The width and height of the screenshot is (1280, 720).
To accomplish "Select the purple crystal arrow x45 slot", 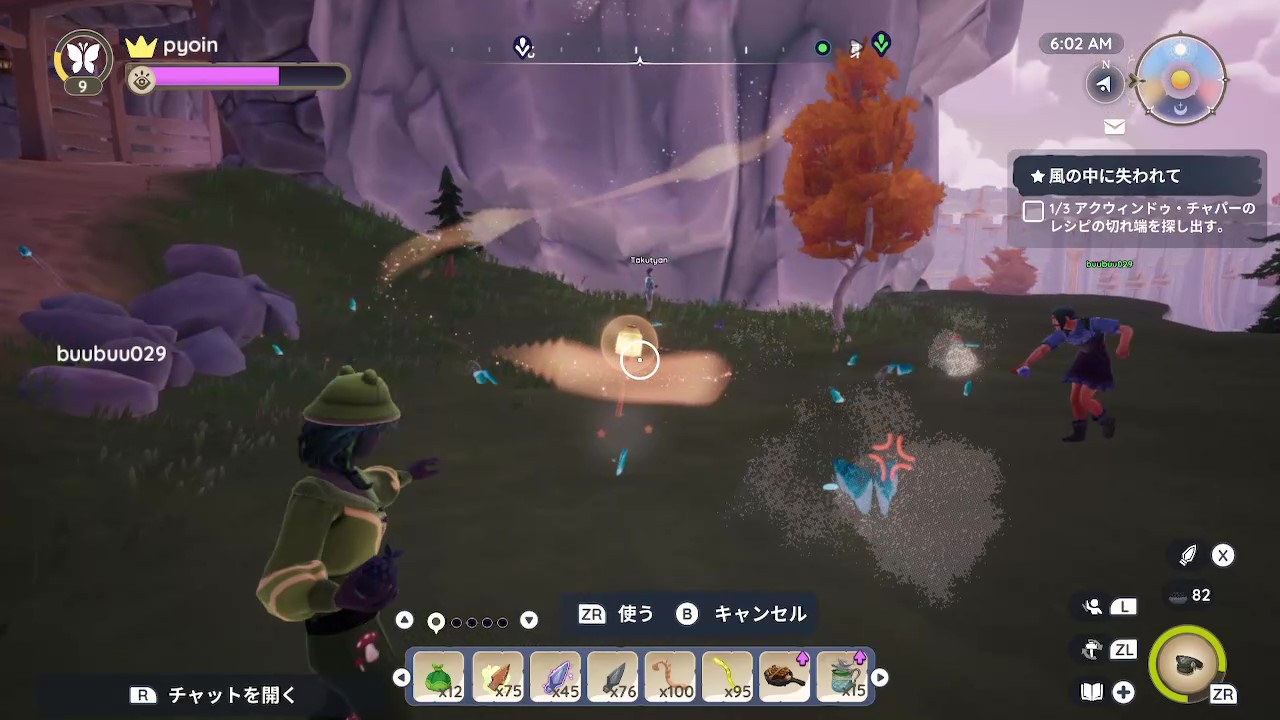I will pyautogui.click(x=555, y=677).
